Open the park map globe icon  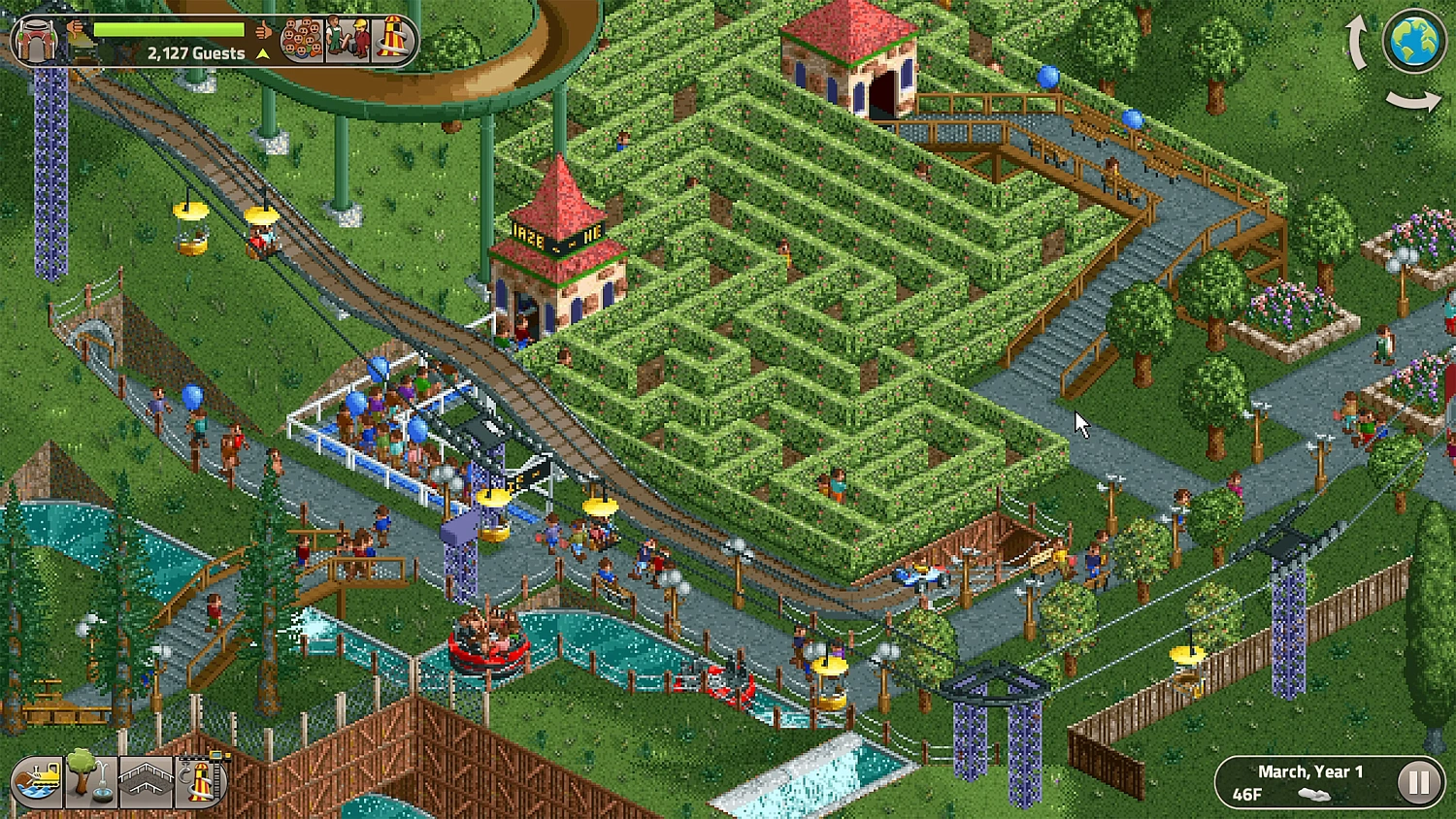click(1414, 39)
